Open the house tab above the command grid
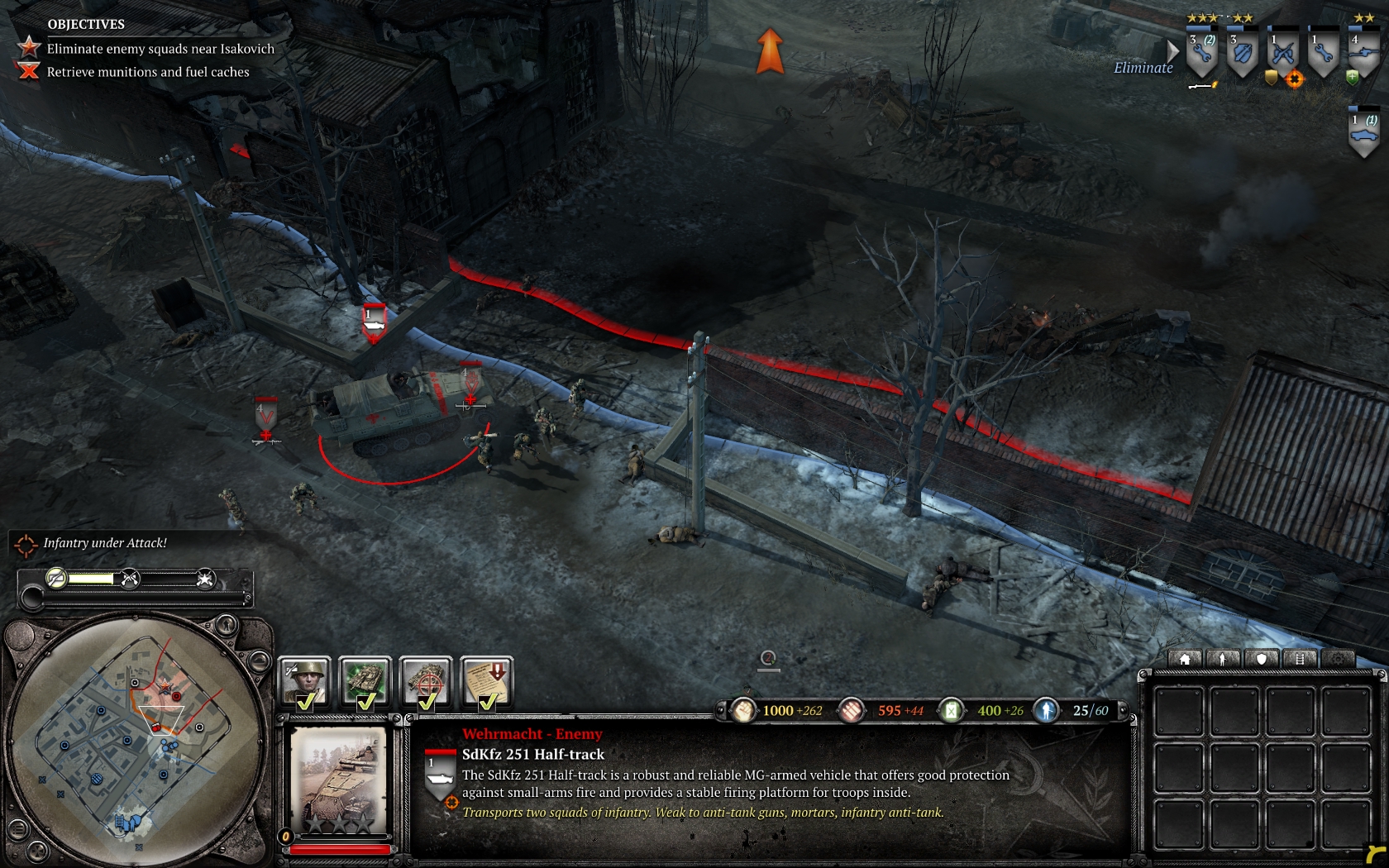Image resolution: width=1389 pixels, height=868 pixels. click(1185, 659)
